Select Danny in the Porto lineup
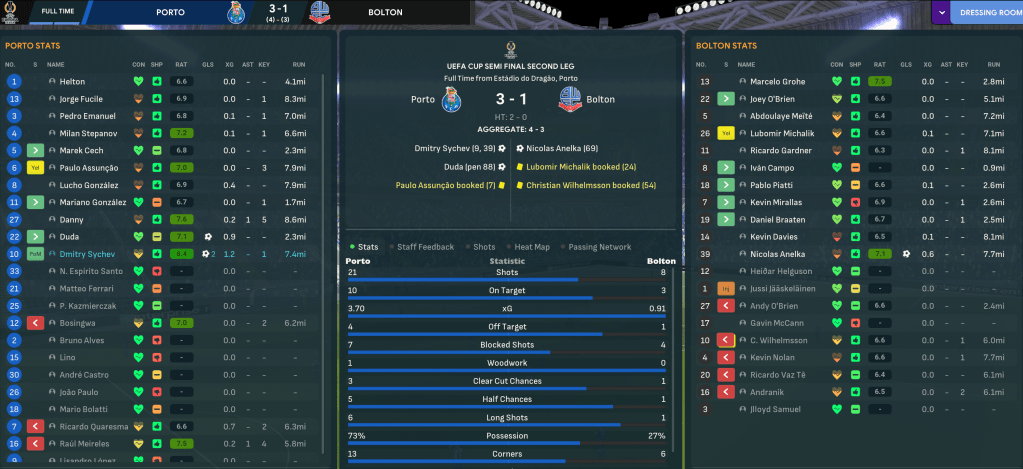This screenshot has height=469, width=1023. [x=72, y=219]
